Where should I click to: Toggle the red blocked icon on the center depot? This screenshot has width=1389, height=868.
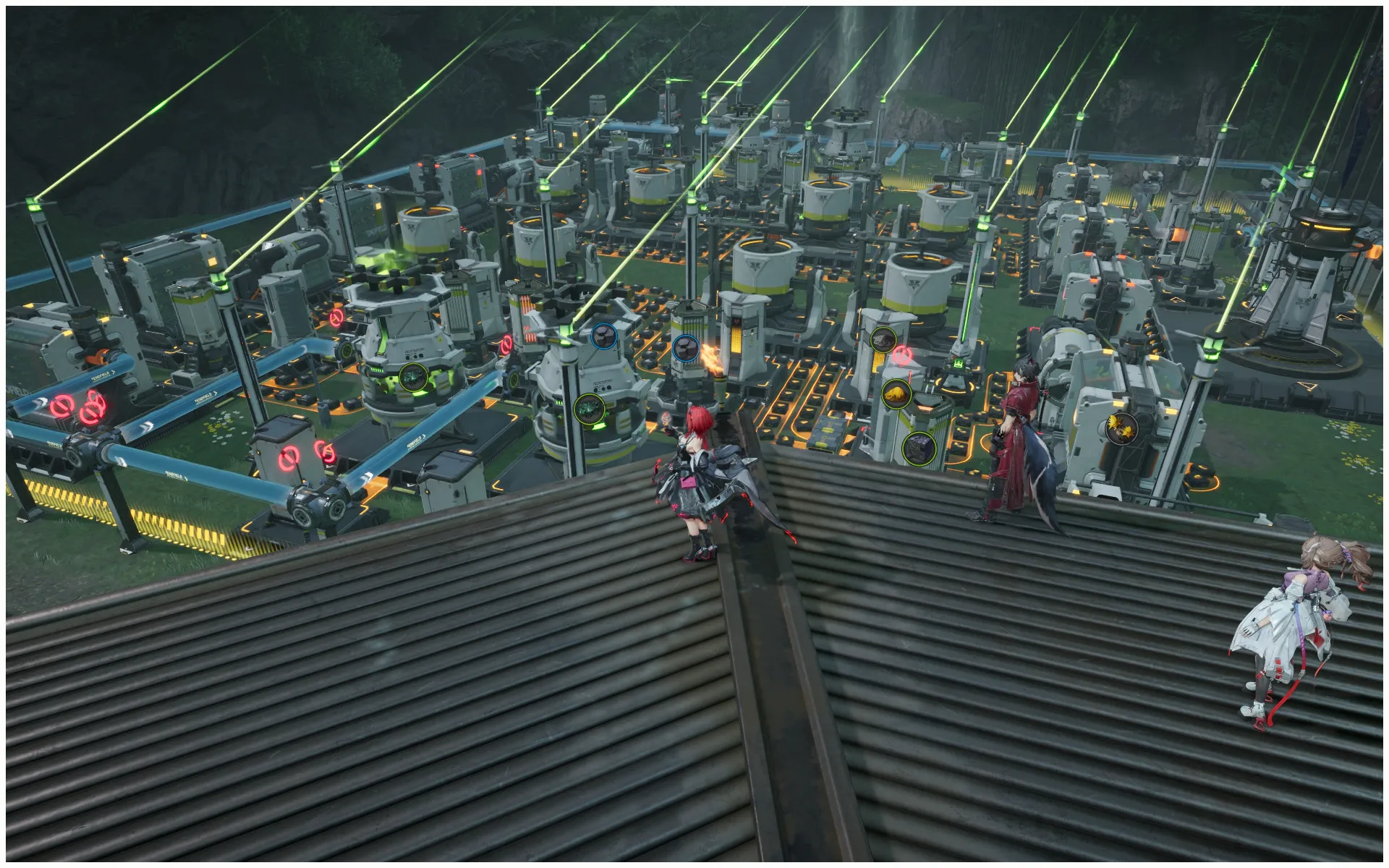coord(508,346)
